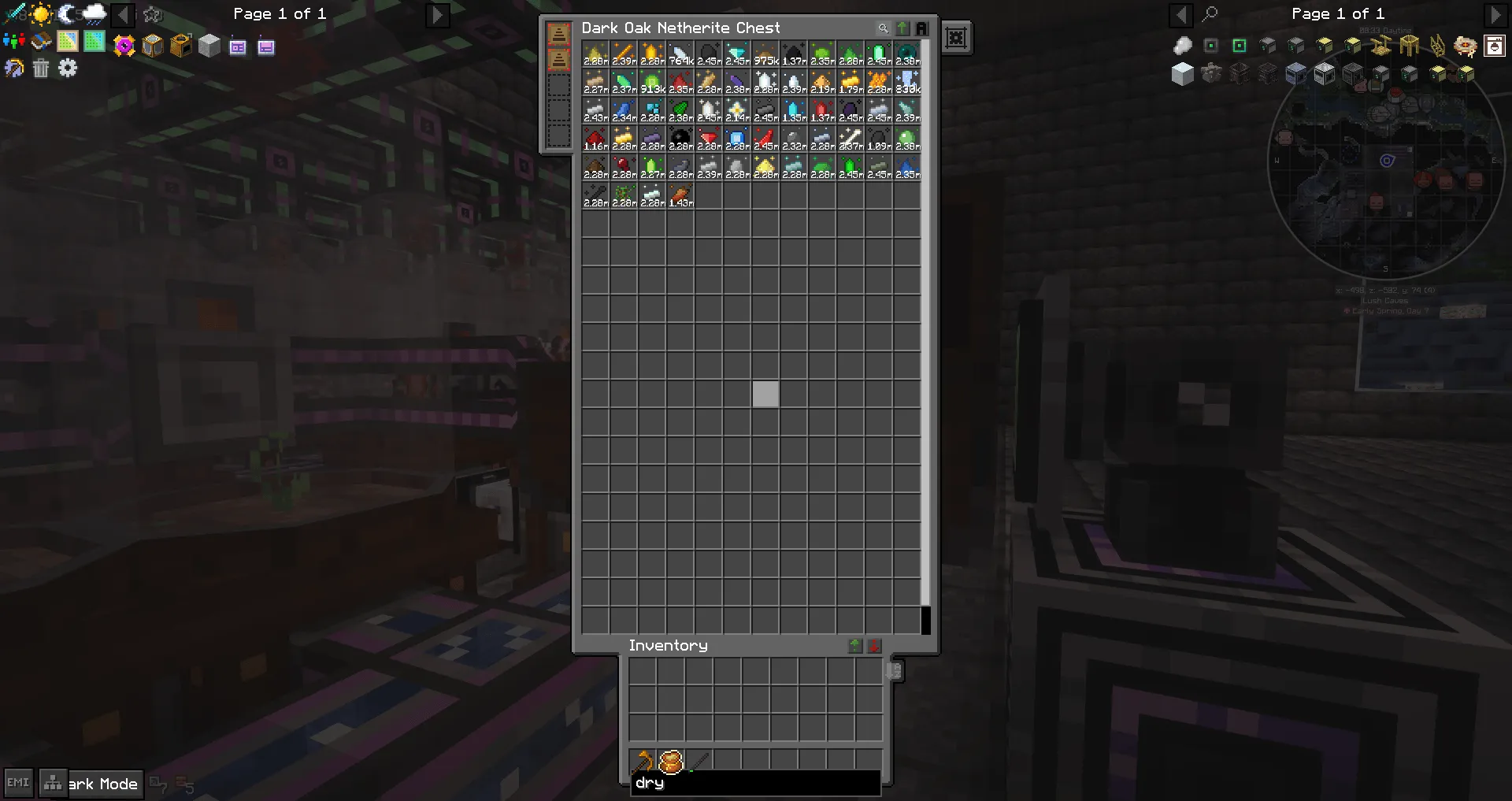
Task: Select the trash delete icon
Action: 41,69
